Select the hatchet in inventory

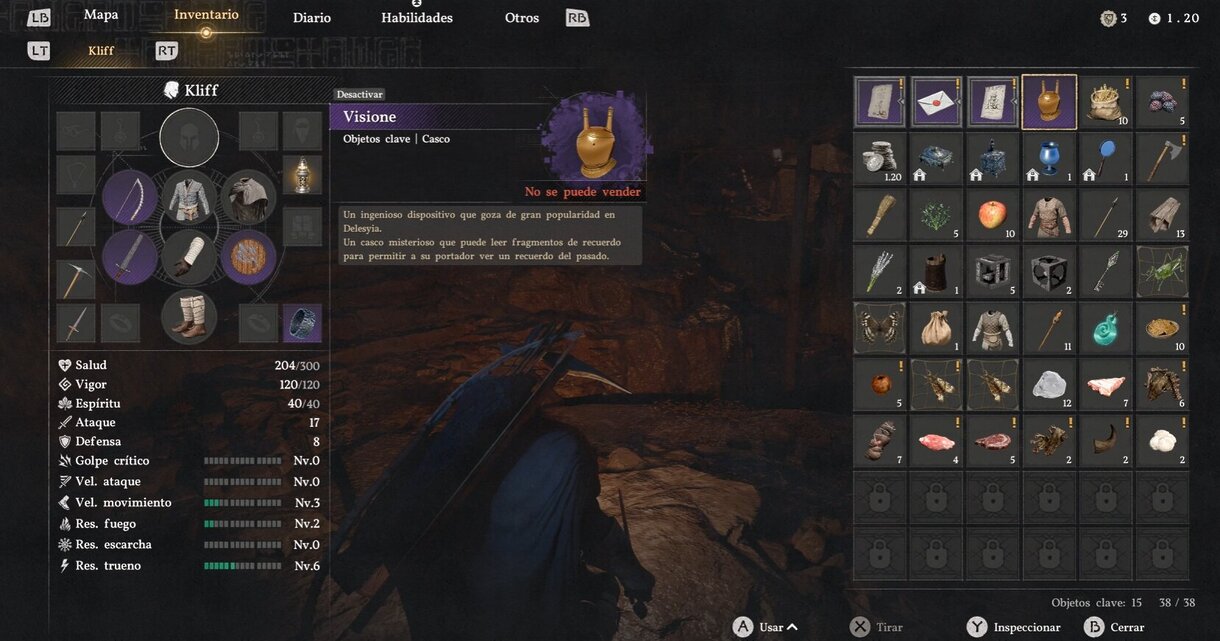(1162, 159)
